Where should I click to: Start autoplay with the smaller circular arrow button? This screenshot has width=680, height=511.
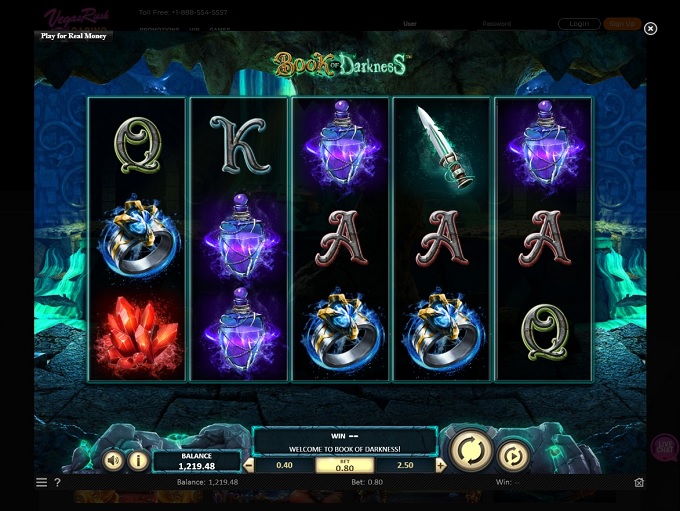coord(513,456)
